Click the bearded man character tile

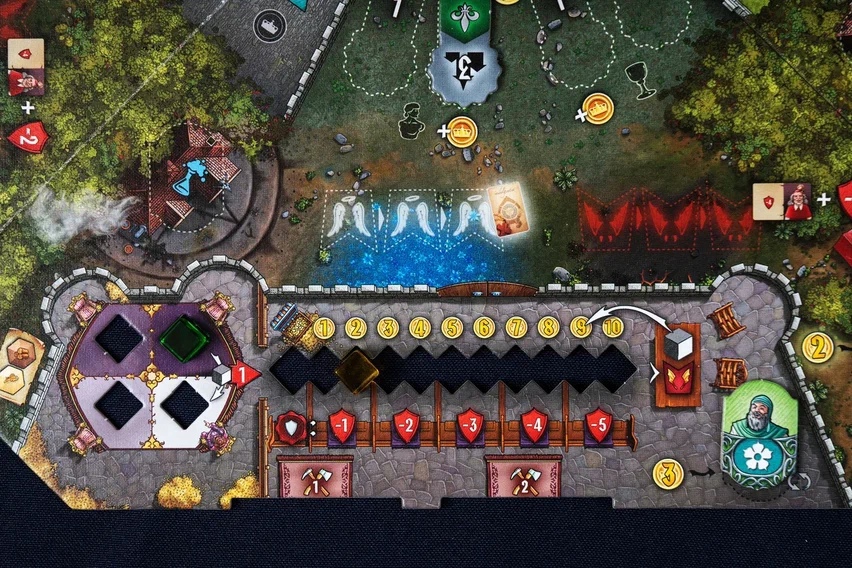tap(758, 436)
